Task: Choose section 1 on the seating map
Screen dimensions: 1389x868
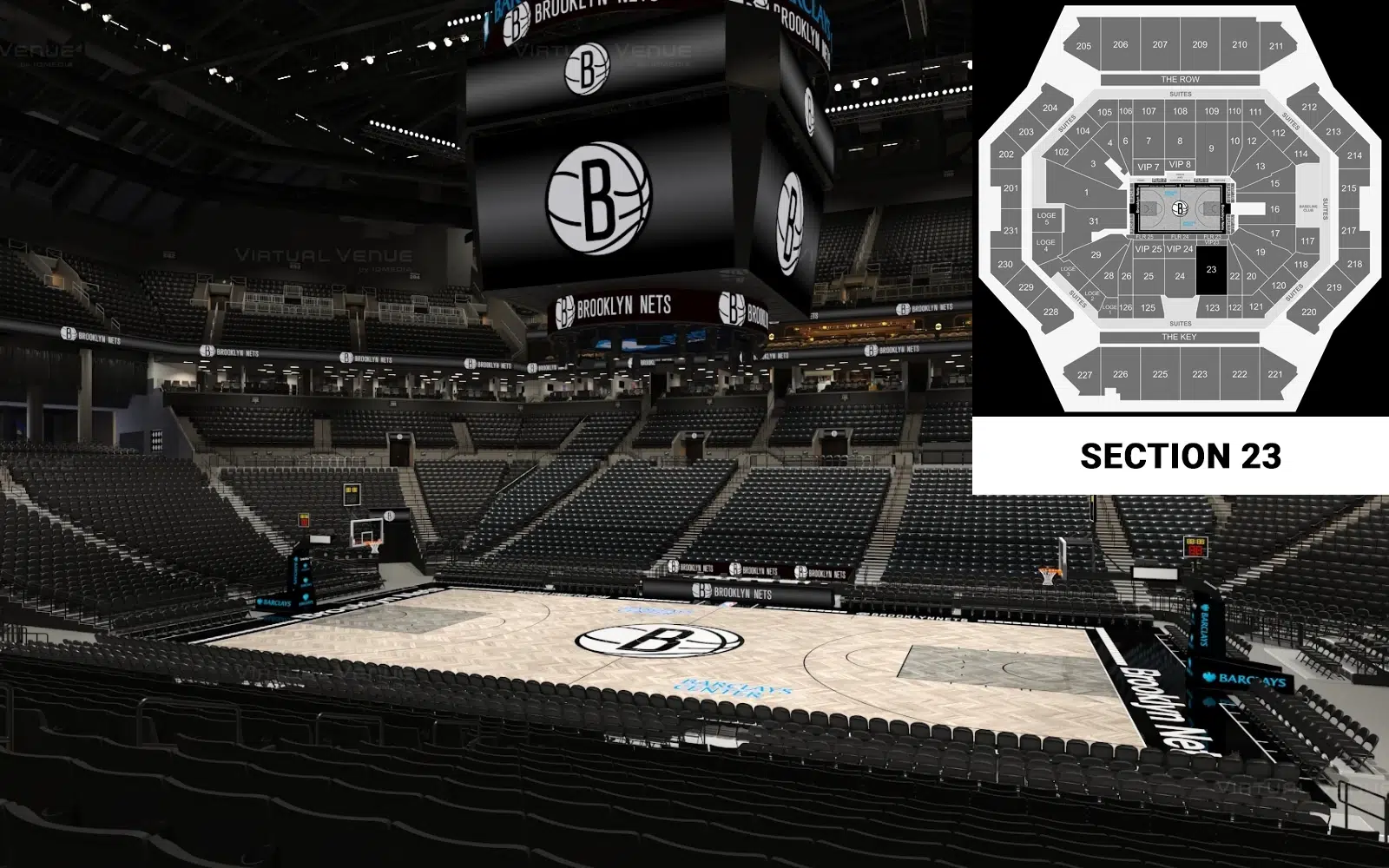Action: 1086,193
